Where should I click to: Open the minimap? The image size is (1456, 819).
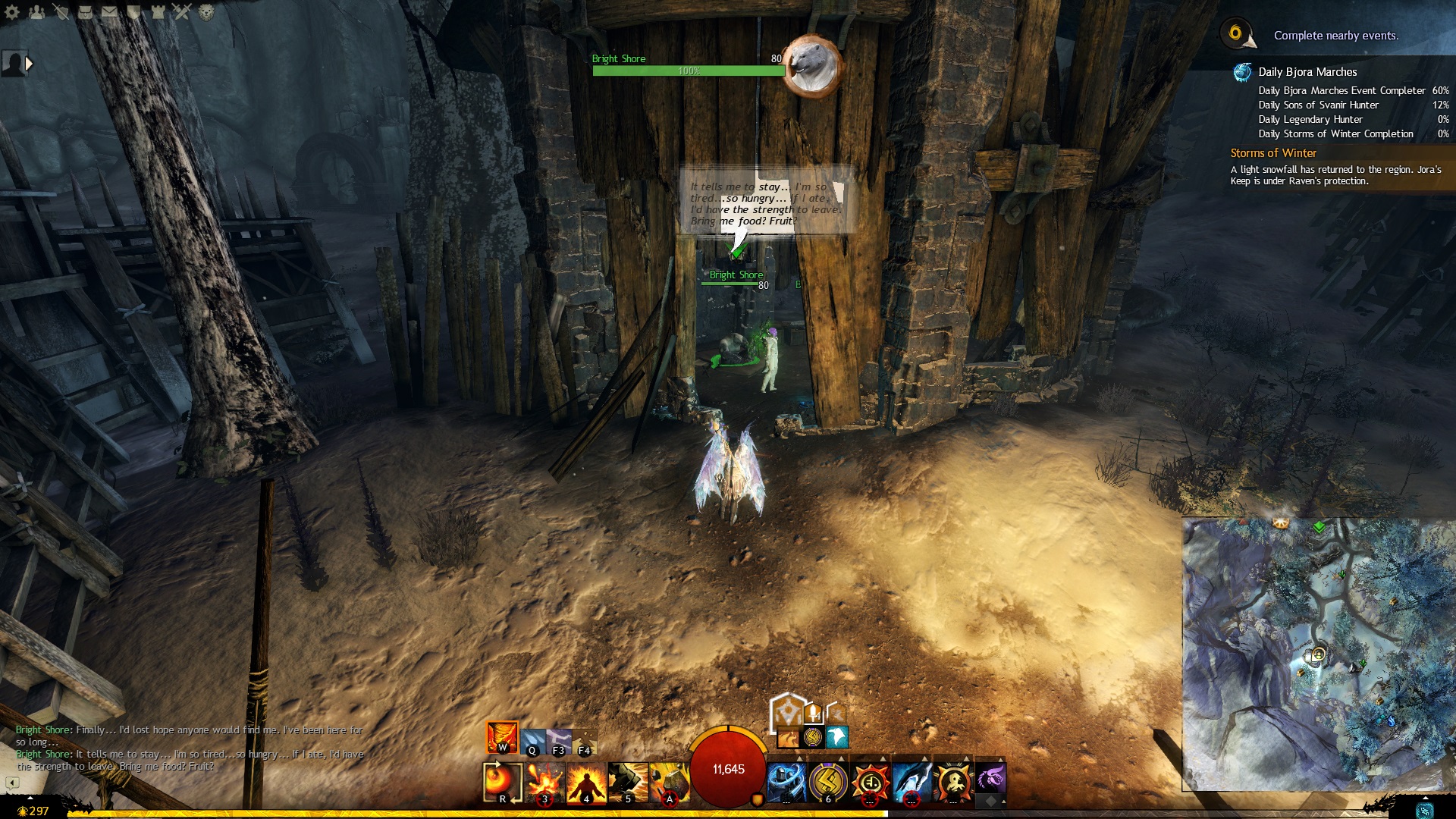point(1318,654)
